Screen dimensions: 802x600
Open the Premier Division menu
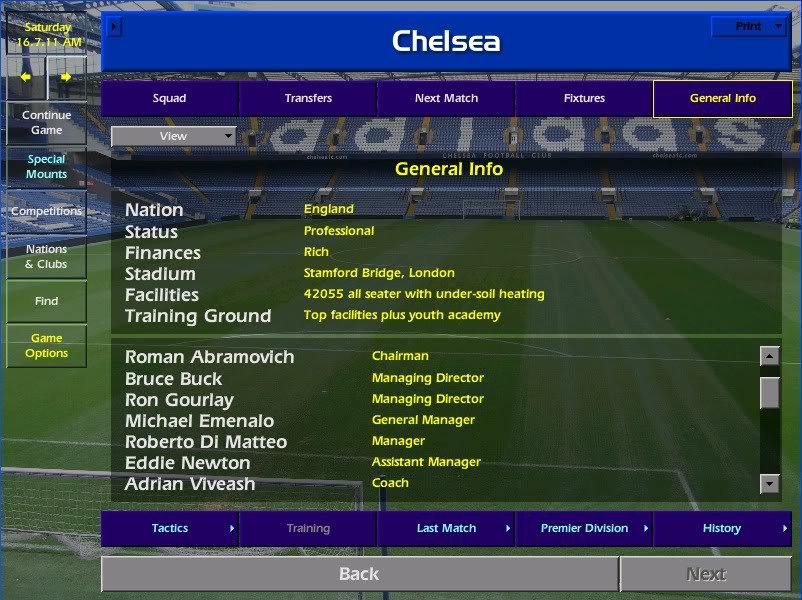tap(584, 528)
